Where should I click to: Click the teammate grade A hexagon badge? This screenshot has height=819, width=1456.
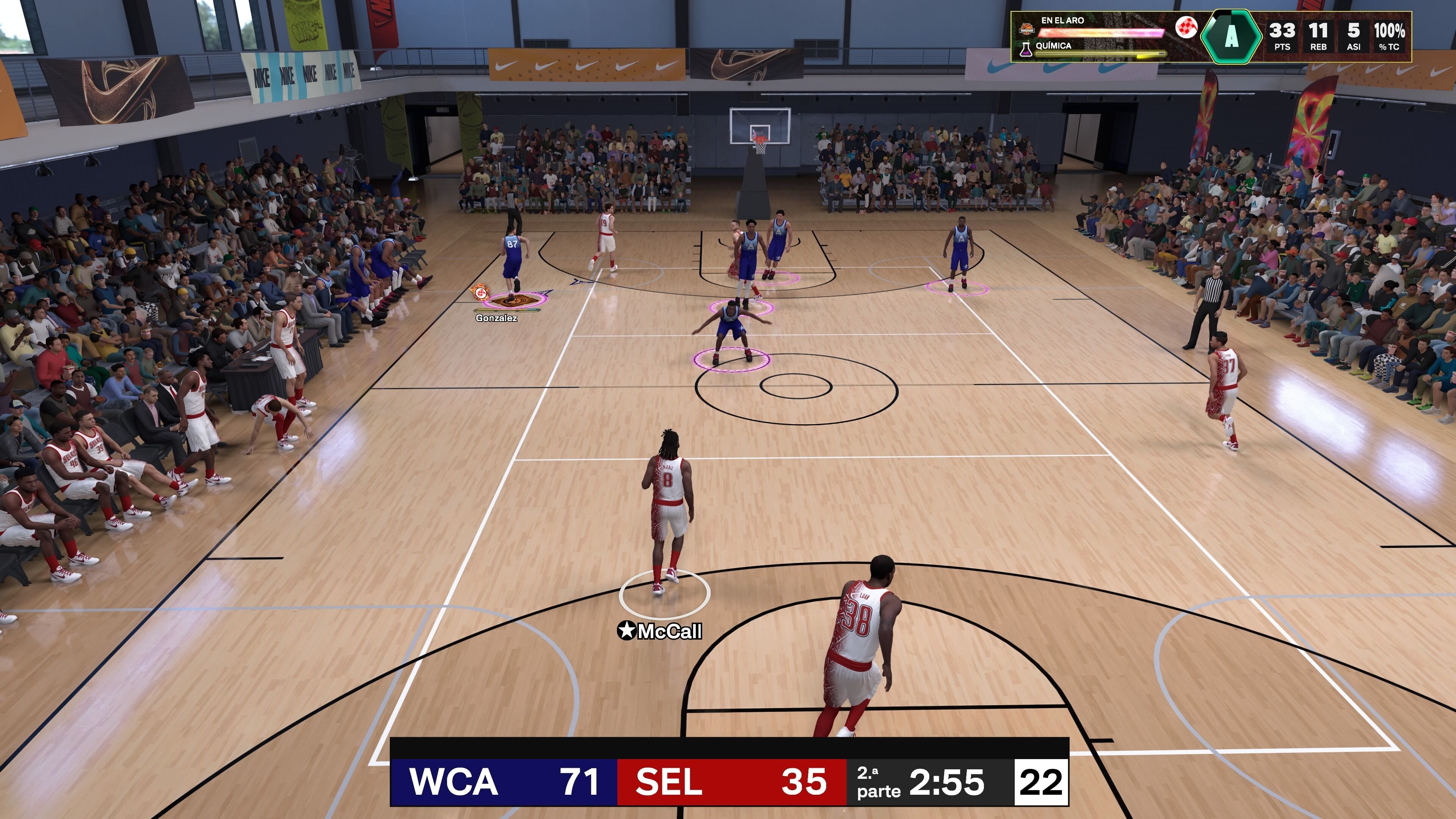(x=1230, y=36)
